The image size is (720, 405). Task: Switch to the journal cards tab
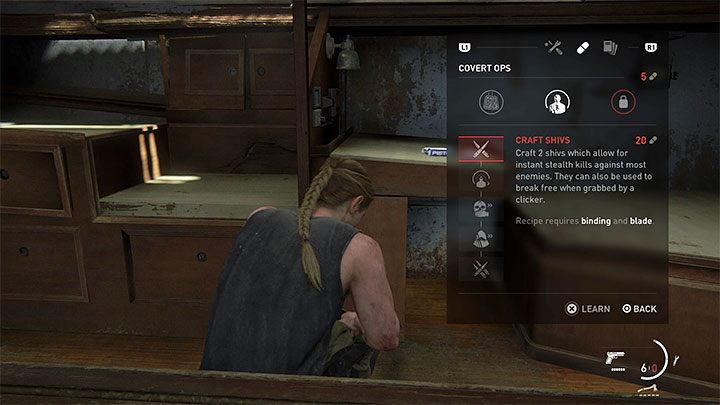609,47
